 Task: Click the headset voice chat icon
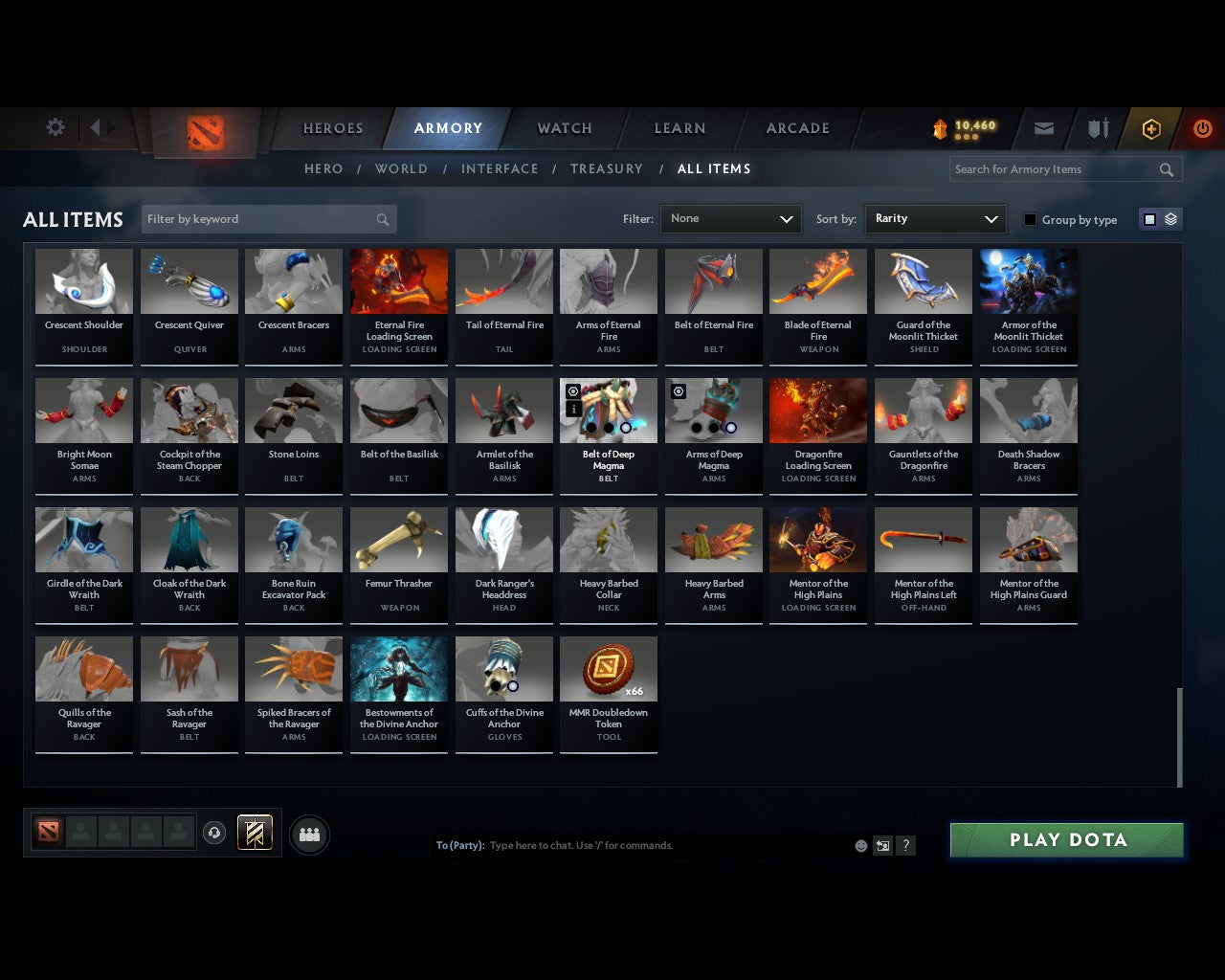[x=214, y=833]
